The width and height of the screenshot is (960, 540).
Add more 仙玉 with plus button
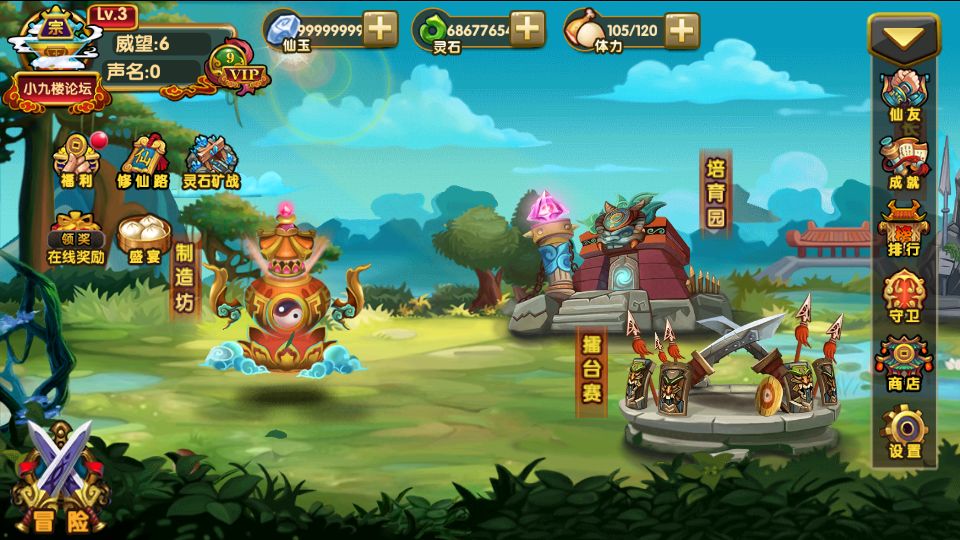coord(380,29)
